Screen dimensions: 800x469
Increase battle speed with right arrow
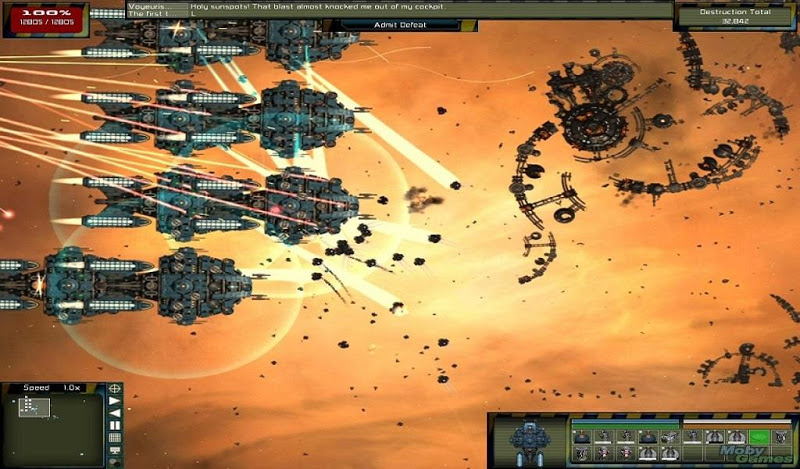(x=115, y=400)
